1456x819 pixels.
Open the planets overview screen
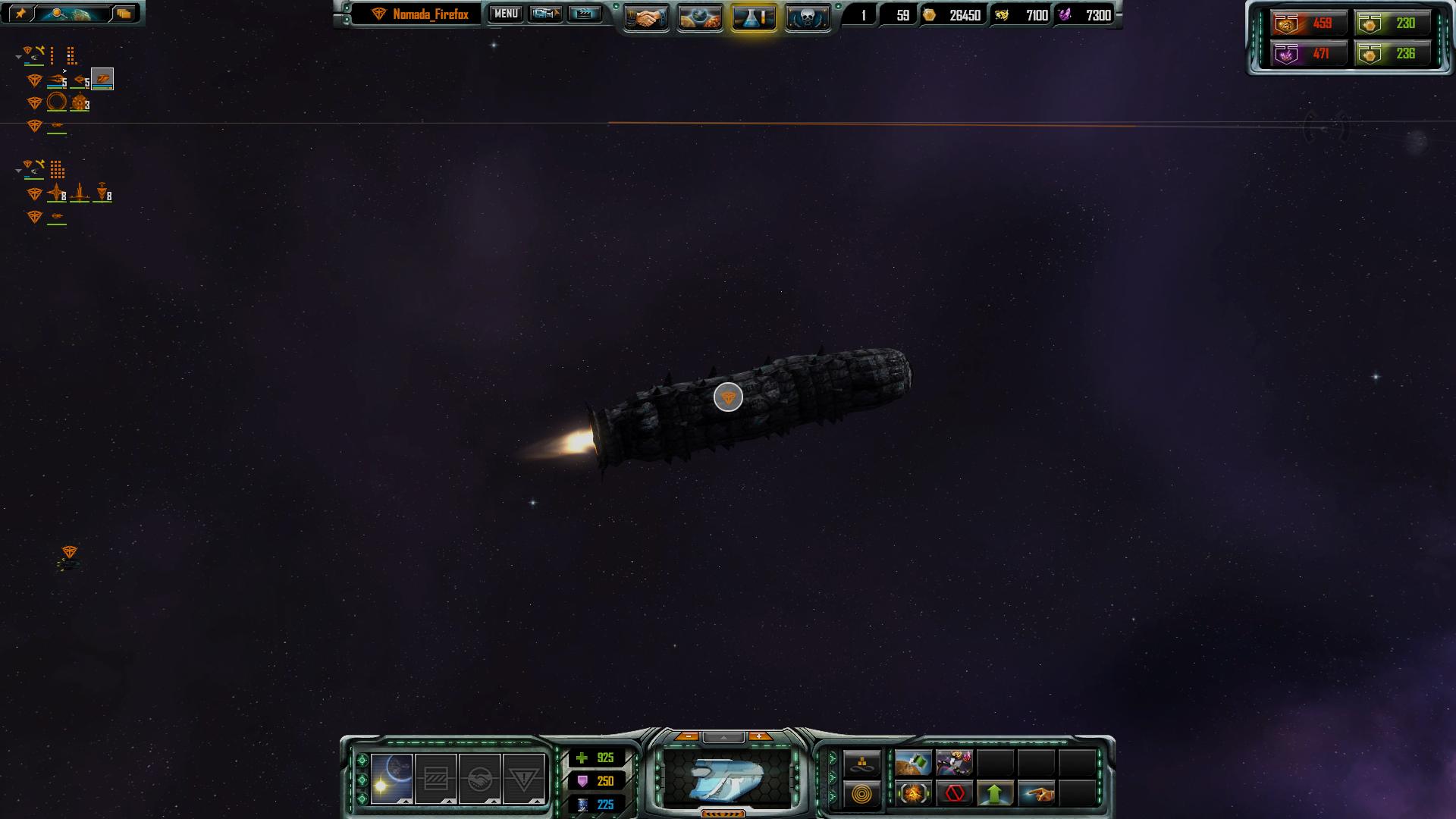[699, 18]
